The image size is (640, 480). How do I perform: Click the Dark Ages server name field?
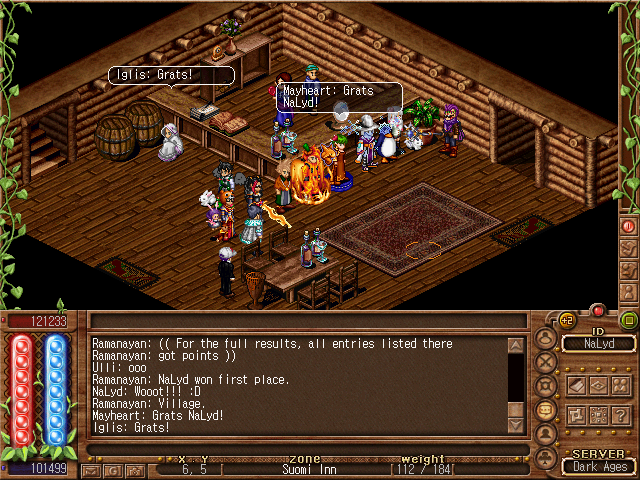coord(597,466)
